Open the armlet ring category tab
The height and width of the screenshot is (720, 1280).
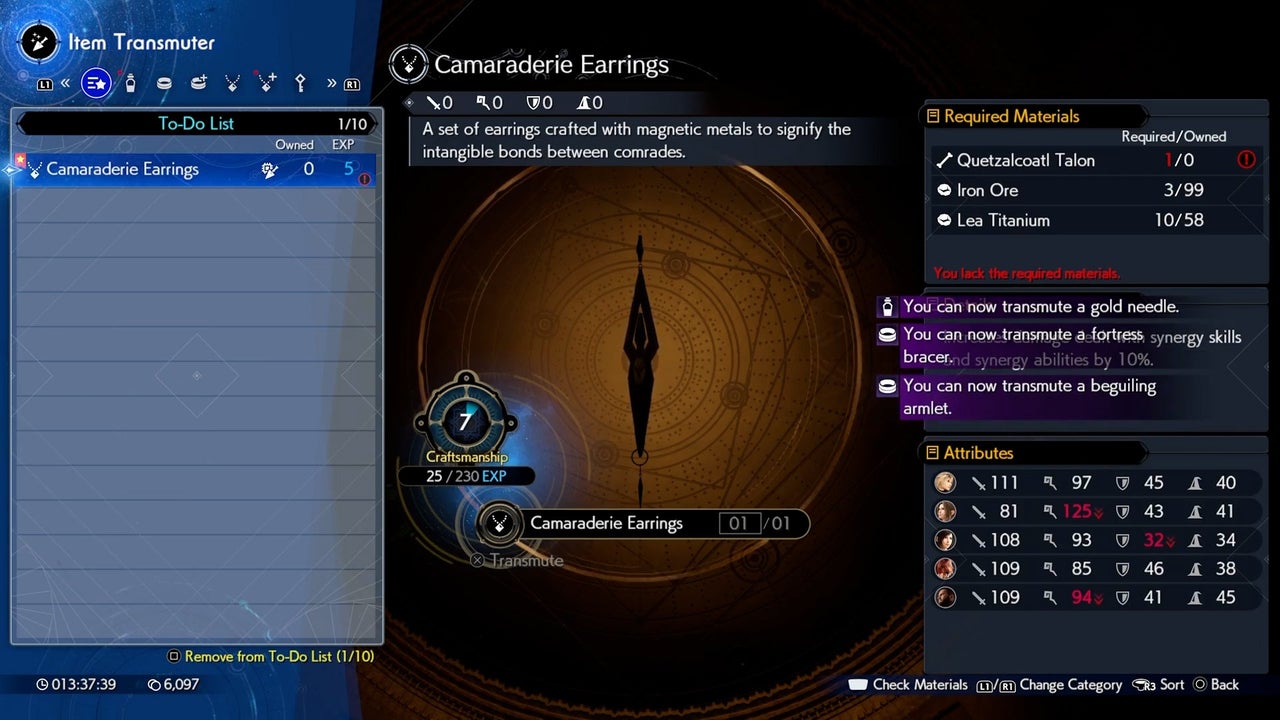[x=164, y=84]
